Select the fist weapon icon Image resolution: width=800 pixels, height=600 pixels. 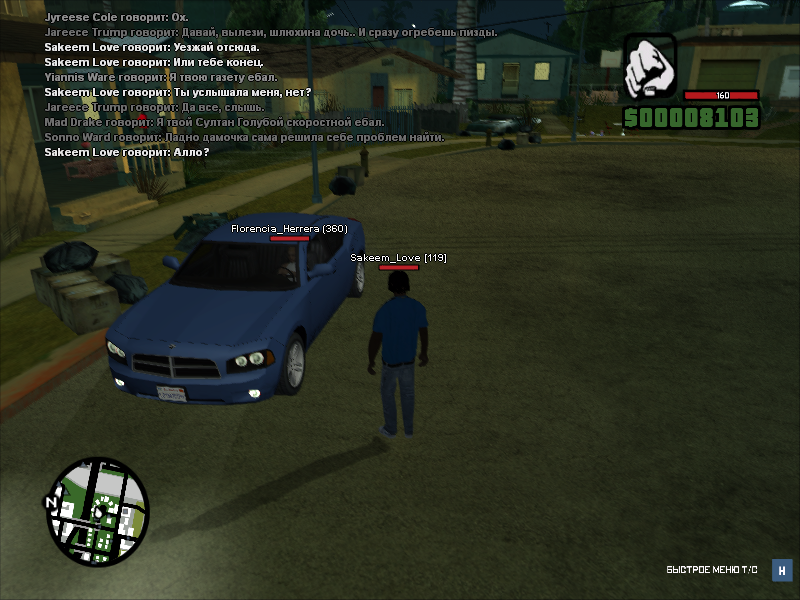coord(650,67)
